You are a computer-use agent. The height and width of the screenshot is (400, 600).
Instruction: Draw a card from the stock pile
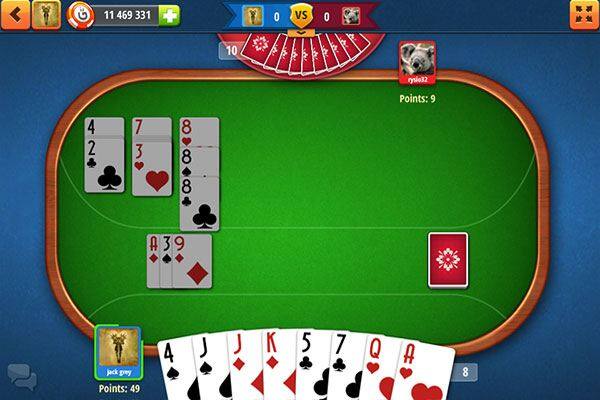[448, 258]
